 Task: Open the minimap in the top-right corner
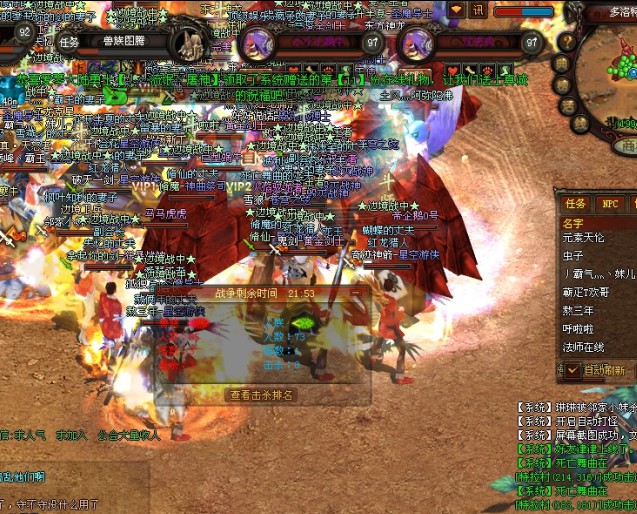click(617, 65)
